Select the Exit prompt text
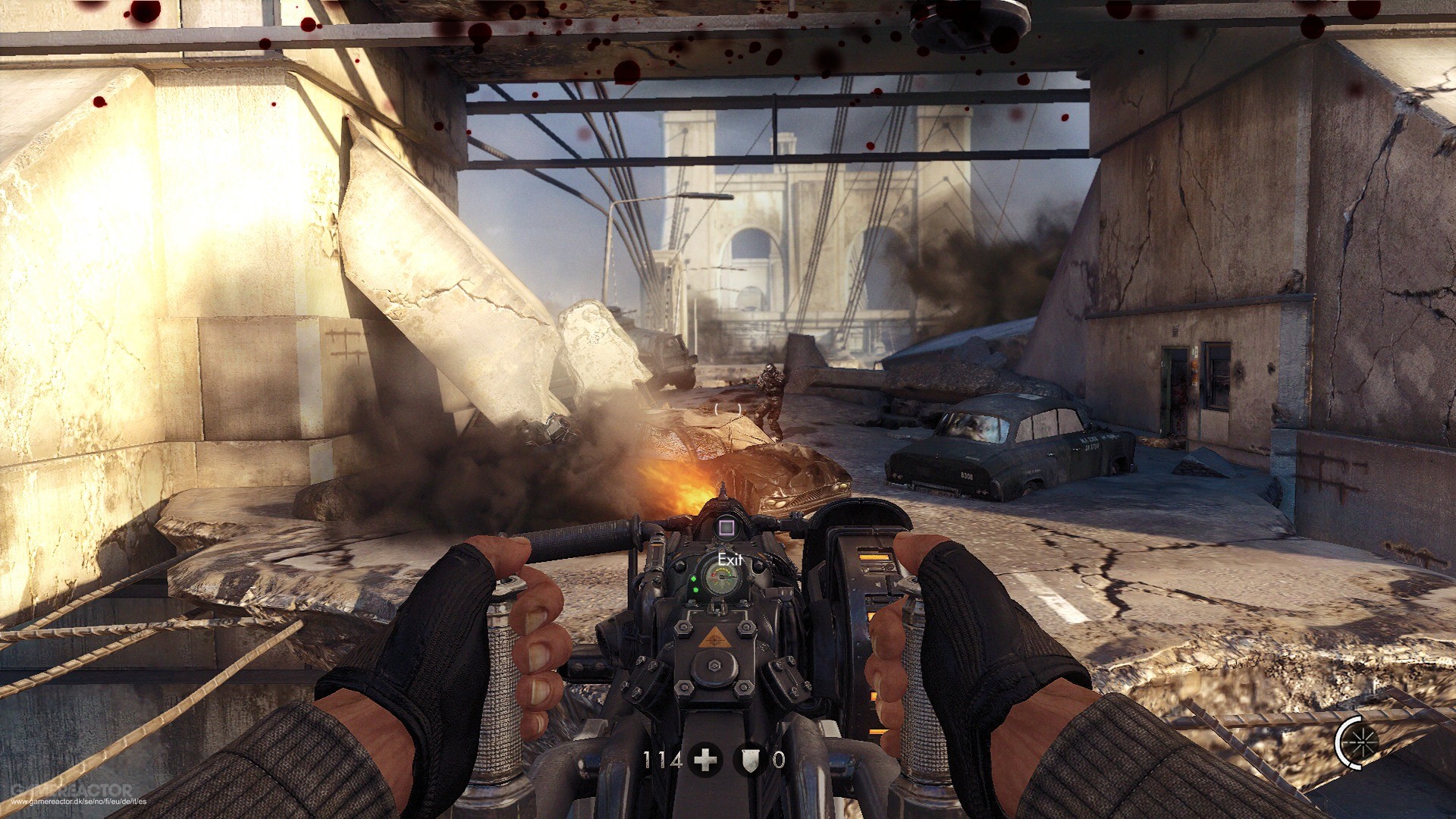 [730, 558]
